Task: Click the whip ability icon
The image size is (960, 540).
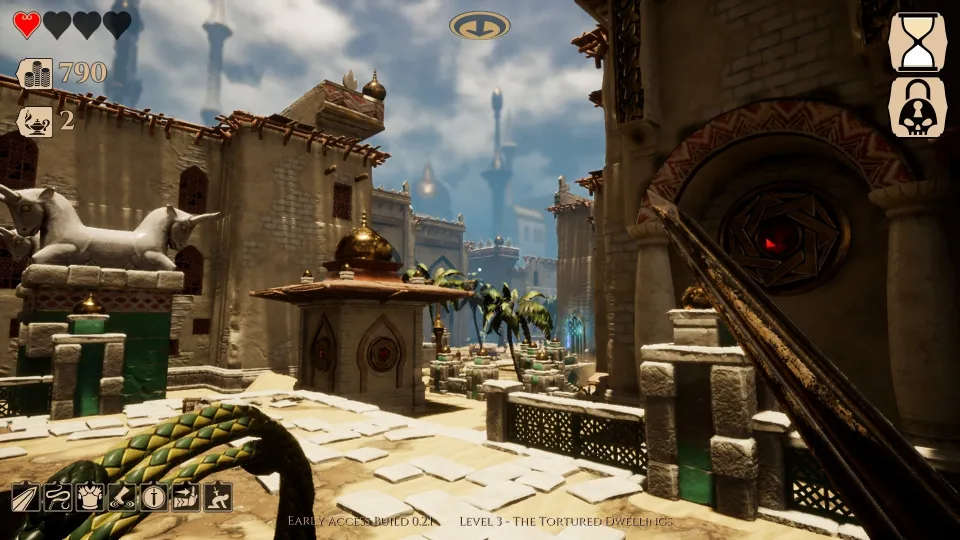Action: pyautogui.click(x=58, y=496)
